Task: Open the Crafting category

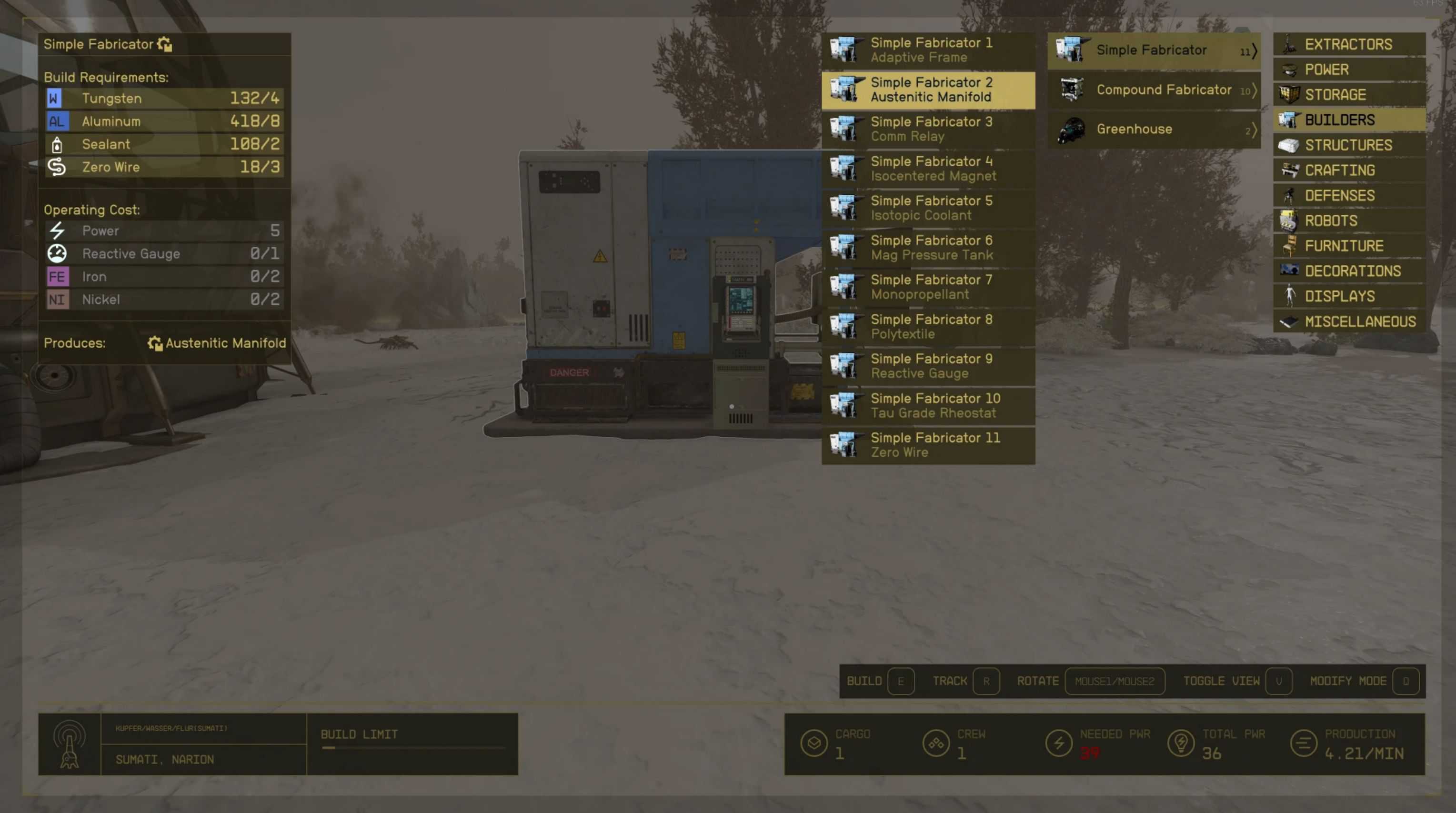Action: [1349, 170]
